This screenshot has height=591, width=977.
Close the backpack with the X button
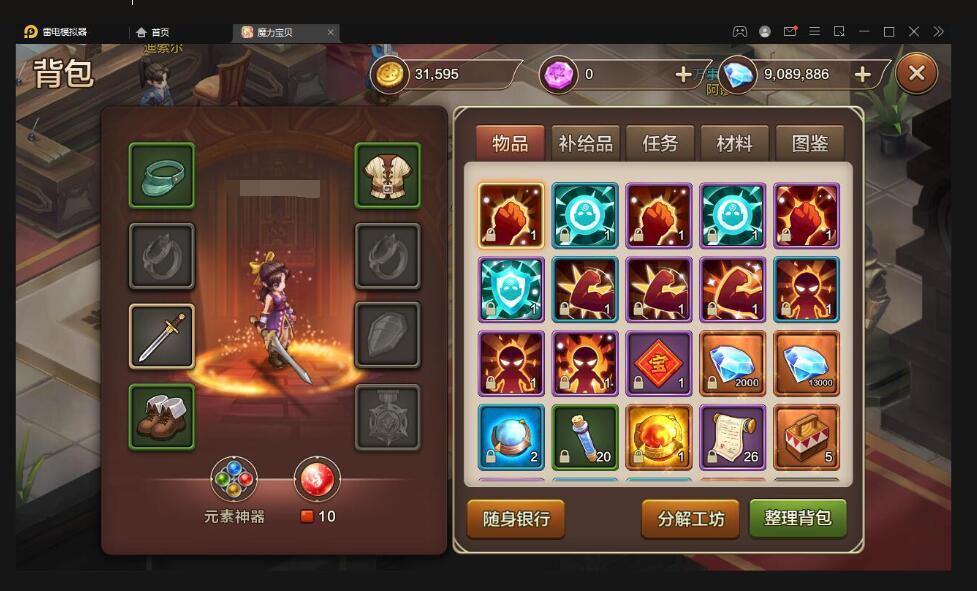click(x=916, y=73)
